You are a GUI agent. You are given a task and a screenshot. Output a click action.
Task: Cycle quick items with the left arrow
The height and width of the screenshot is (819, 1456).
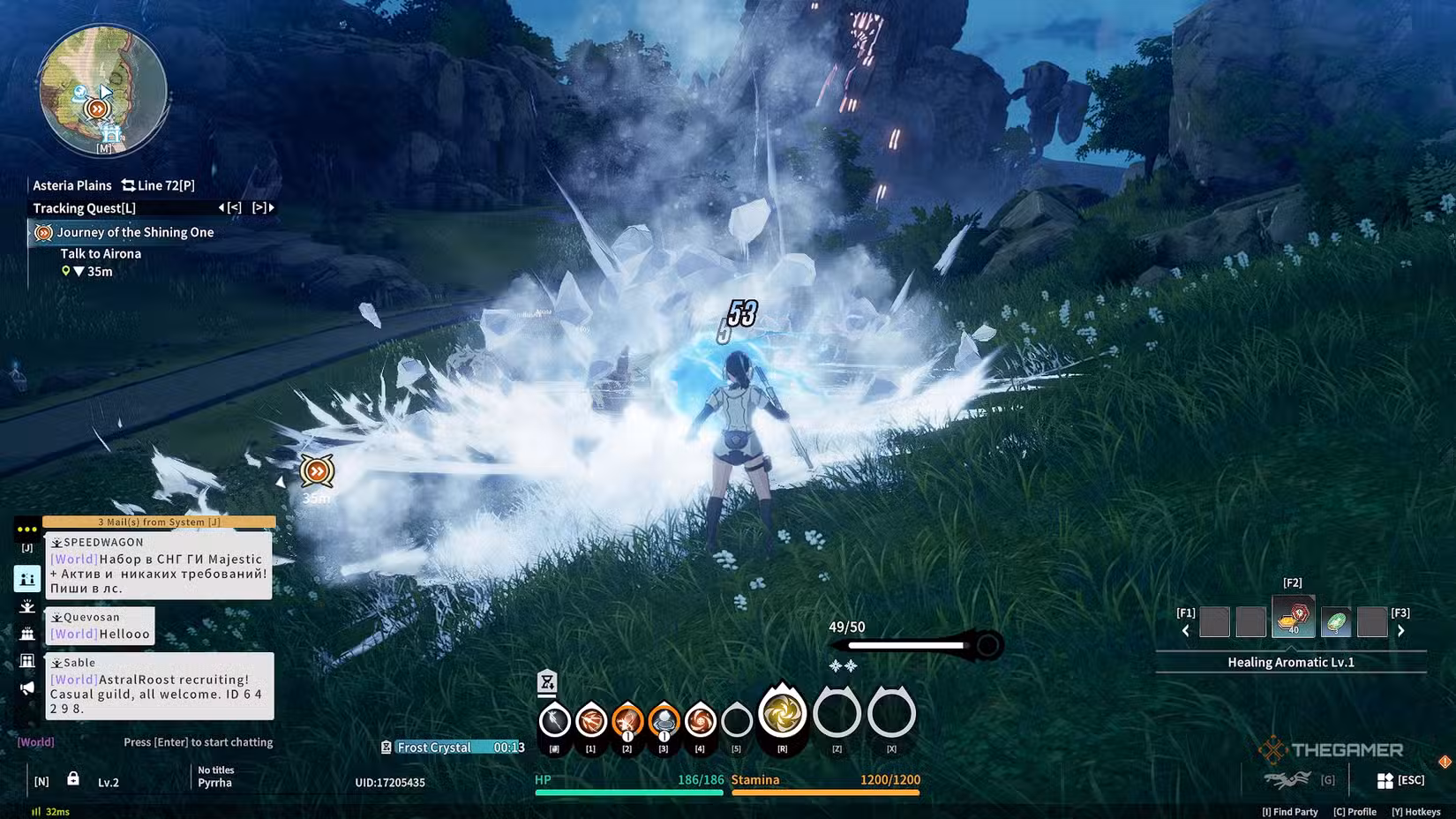[1185, 630]
